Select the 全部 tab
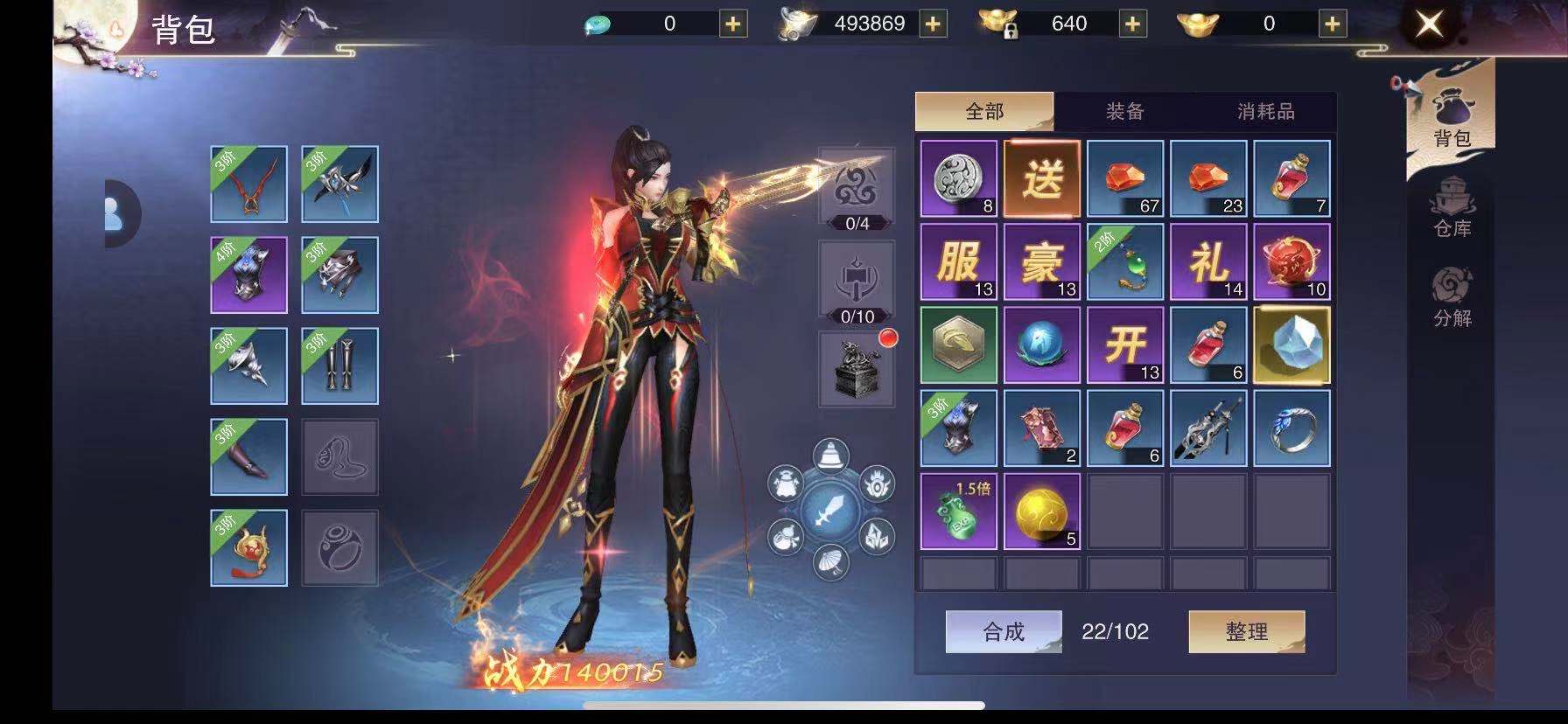Screen dimensions: 1568x724 pyautogui.click(x=984, y=111)
